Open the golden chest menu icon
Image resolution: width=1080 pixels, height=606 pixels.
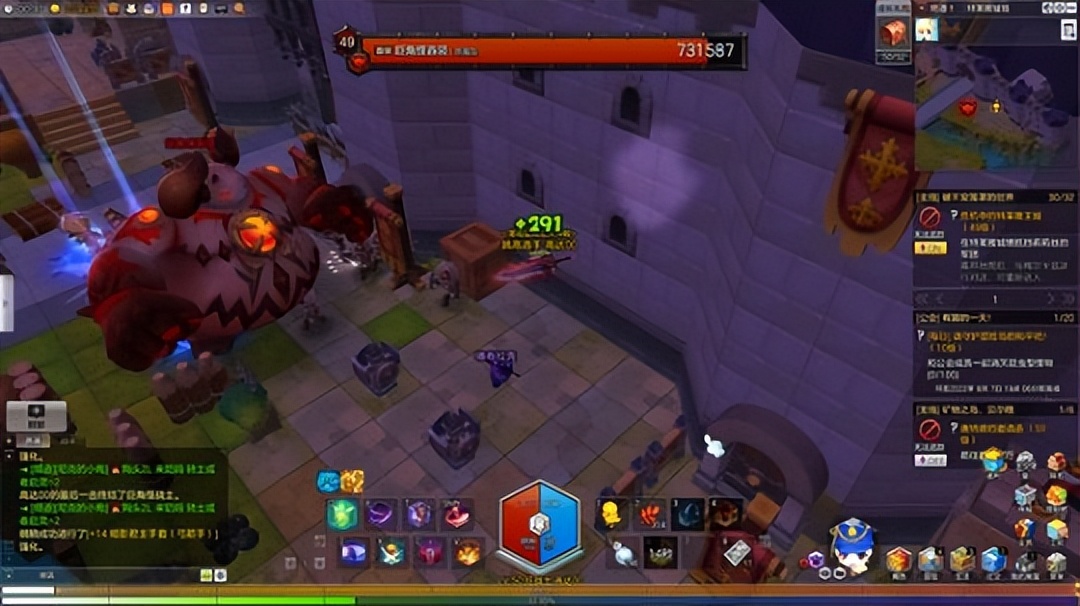tap(962, 560)
